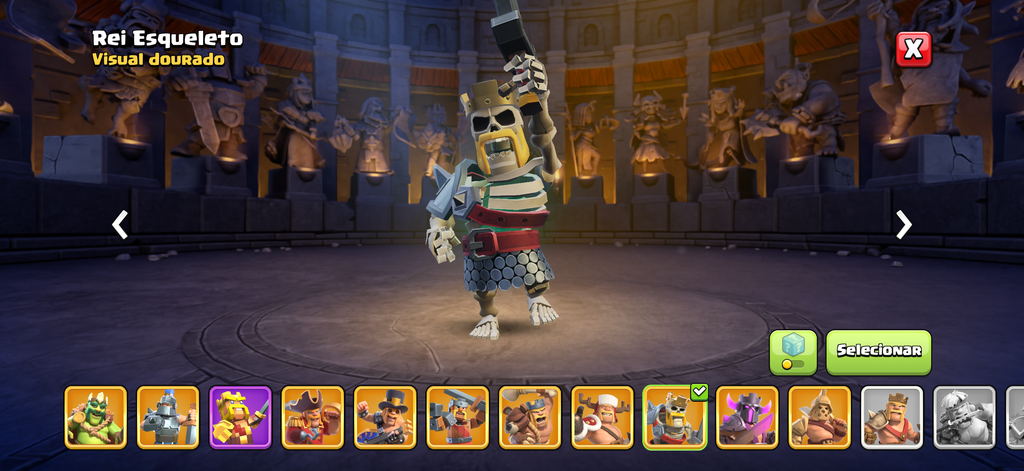Choose the top hat gunslinger king skin
Viewport: 1024px width, 471px height.
(385, 416)
